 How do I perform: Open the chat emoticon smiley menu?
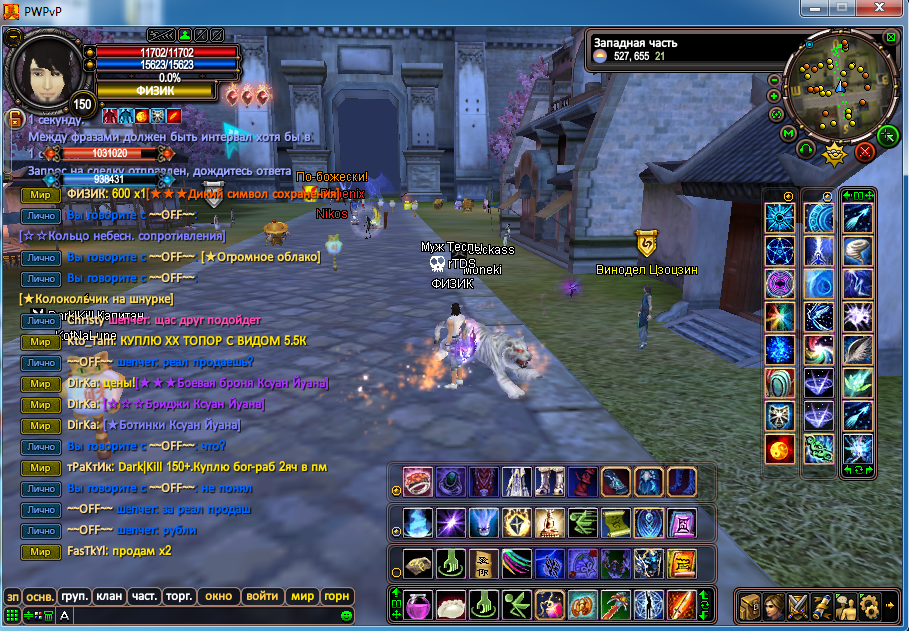tap(346, 615)
